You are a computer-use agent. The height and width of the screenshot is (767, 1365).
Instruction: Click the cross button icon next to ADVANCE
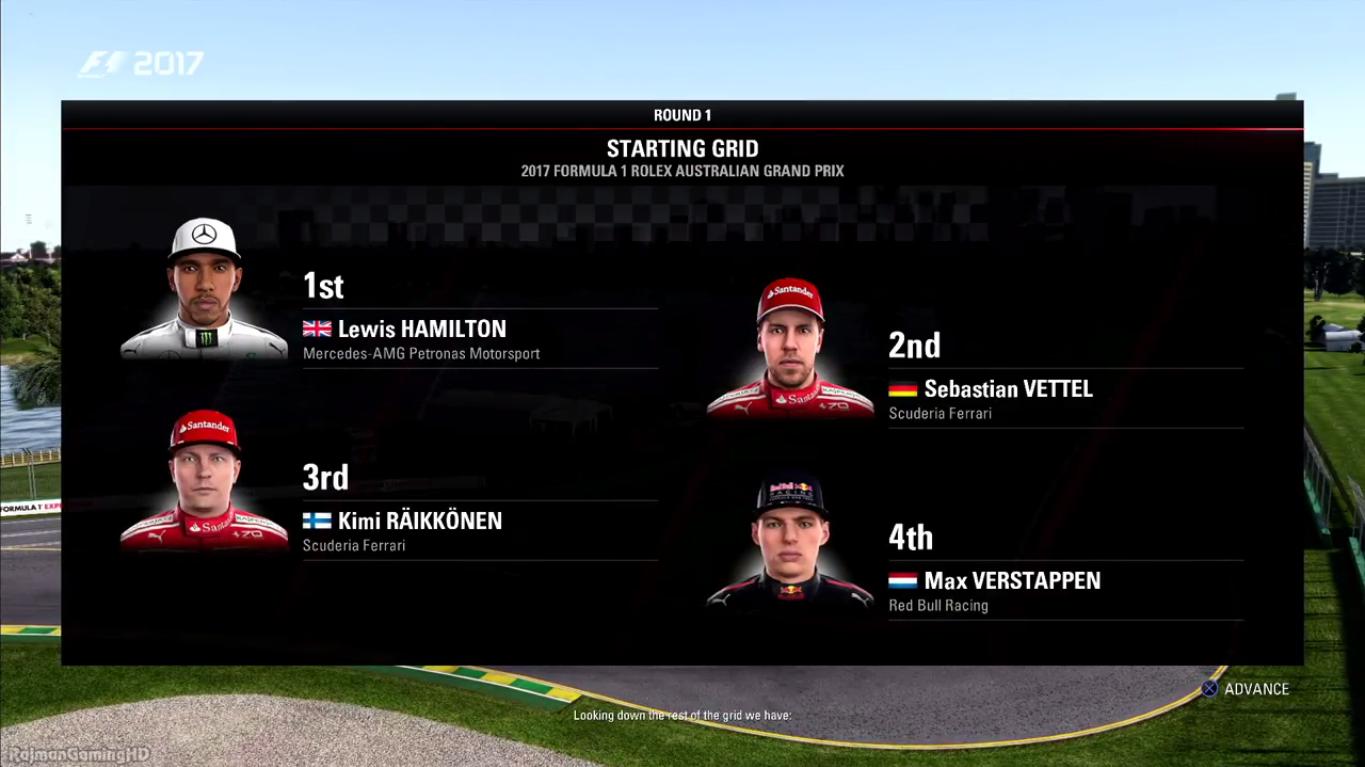(x=1210, y=689)
